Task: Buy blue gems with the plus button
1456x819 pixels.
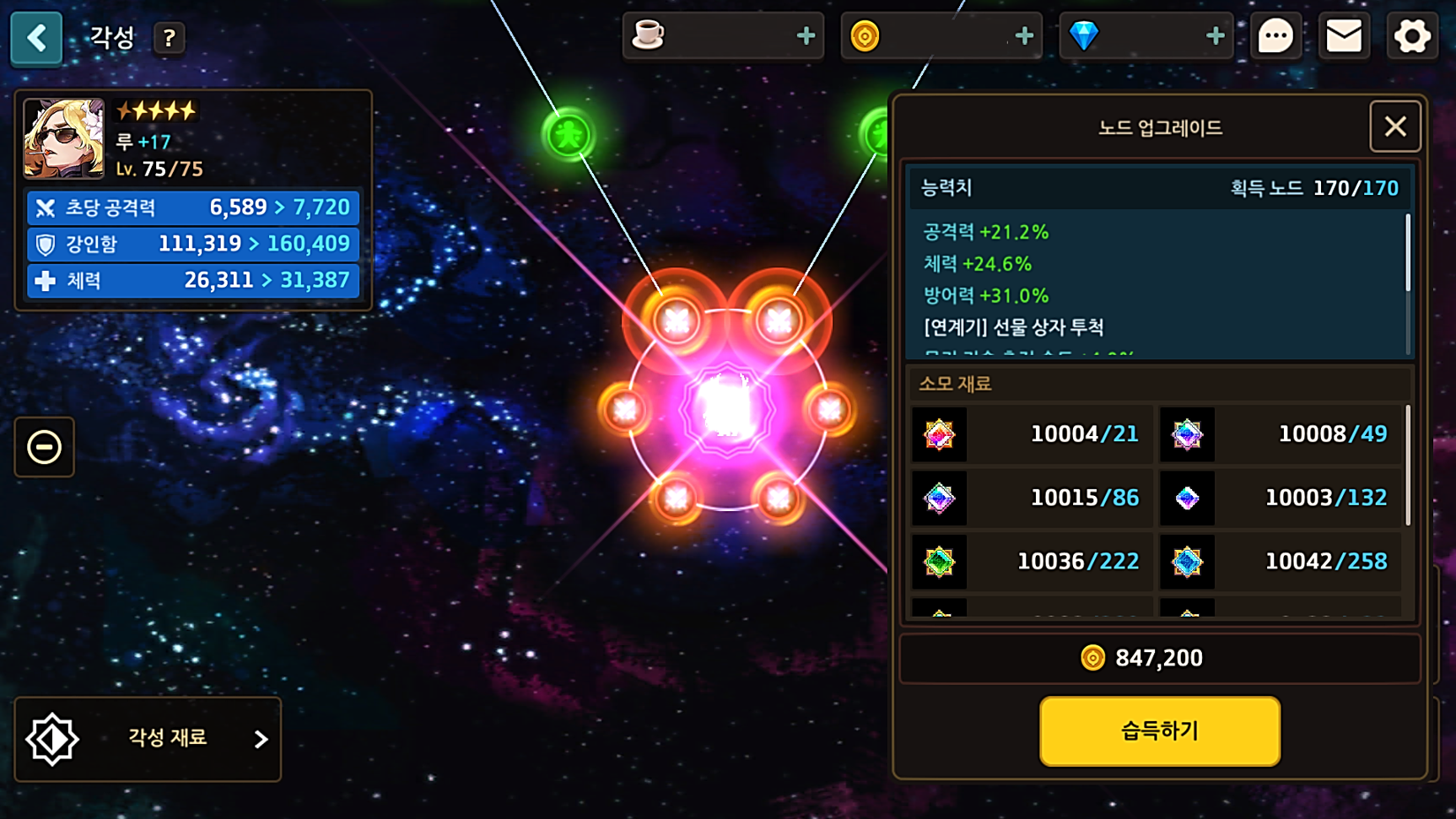Action: 1215,36
